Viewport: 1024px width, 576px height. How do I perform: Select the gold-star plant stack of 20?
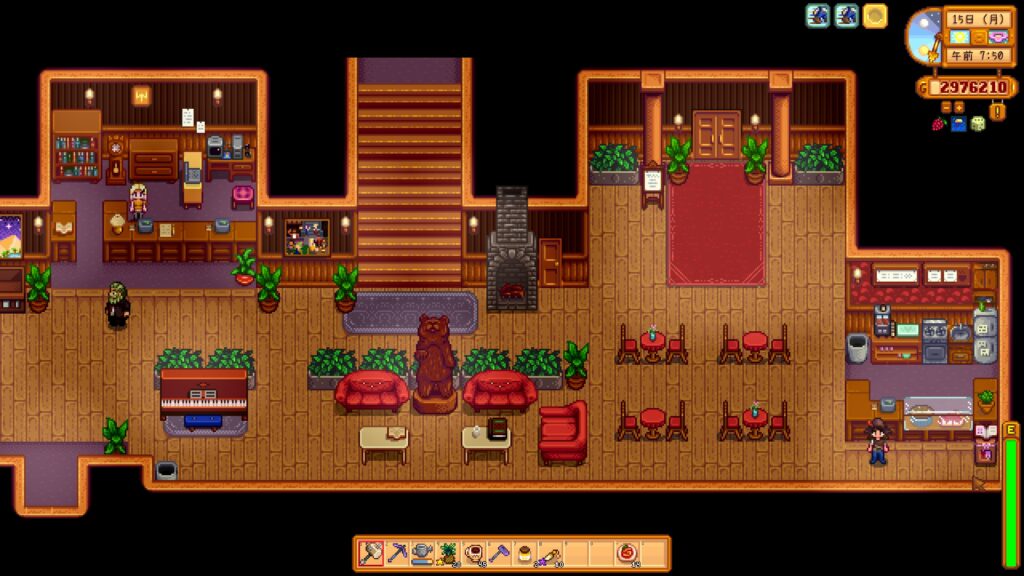(x=448, y=553)
